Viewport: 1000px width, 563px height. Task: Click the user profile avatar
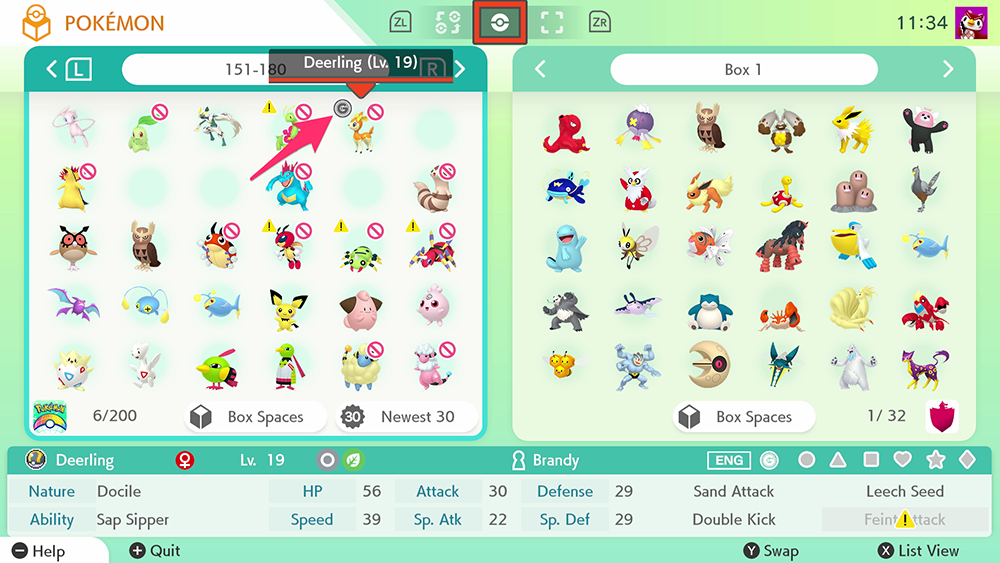coord(971,22)
